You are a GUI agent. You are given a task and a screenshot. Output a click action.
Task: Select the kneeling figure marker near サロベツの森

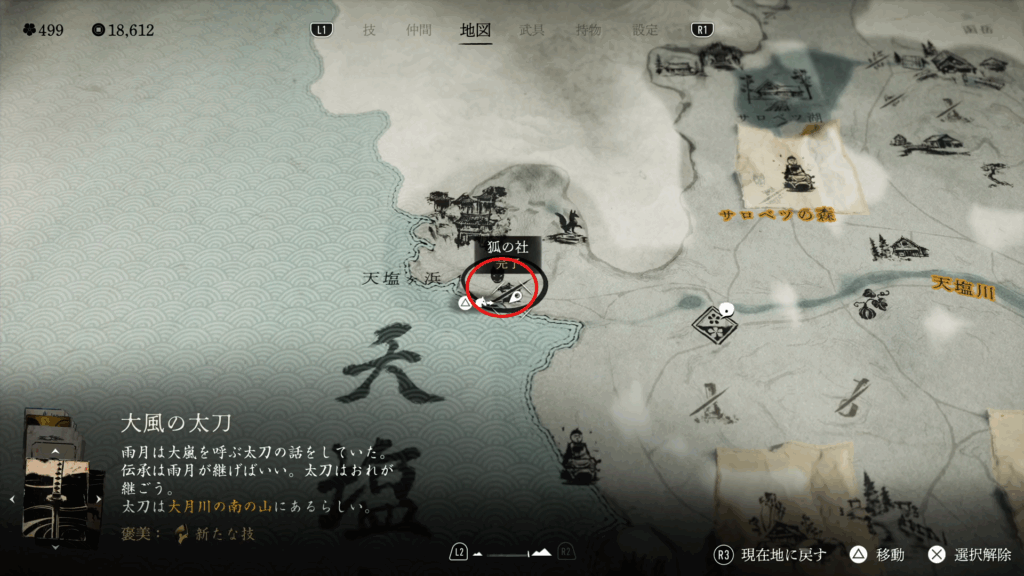(x=795, y=172)
